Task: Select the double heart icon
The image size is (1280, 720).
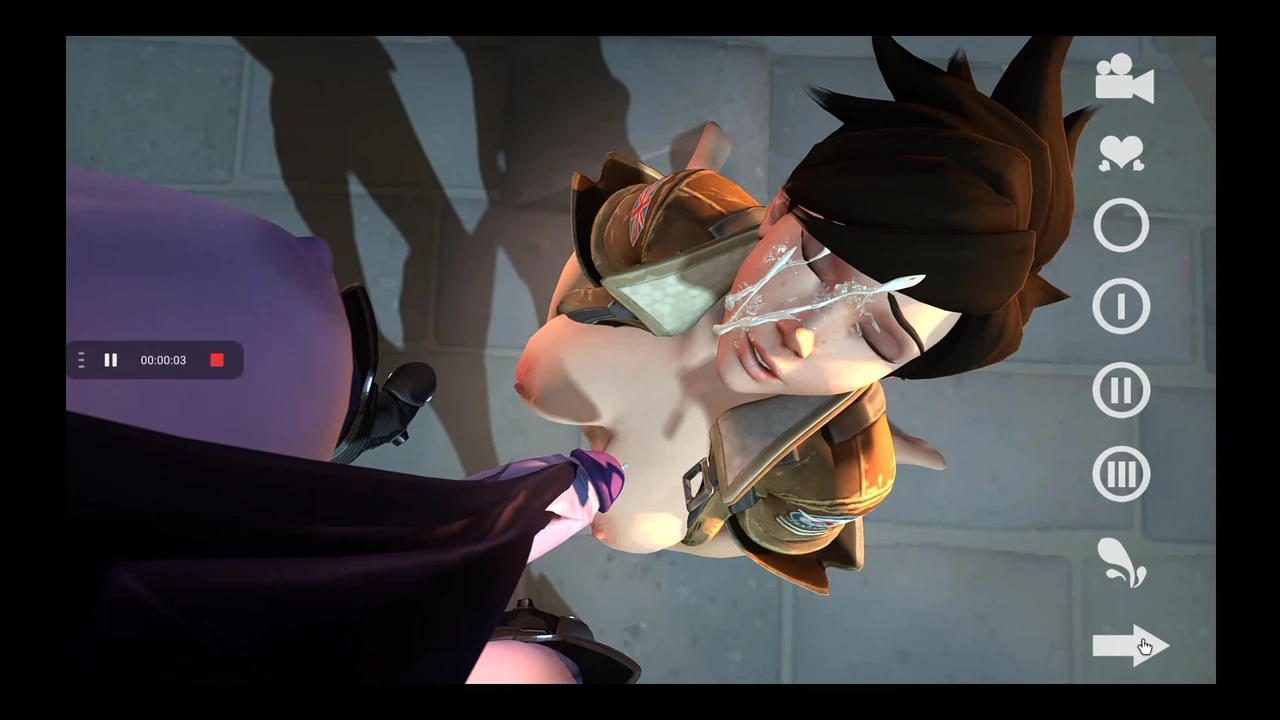Action: point(1121,153)
